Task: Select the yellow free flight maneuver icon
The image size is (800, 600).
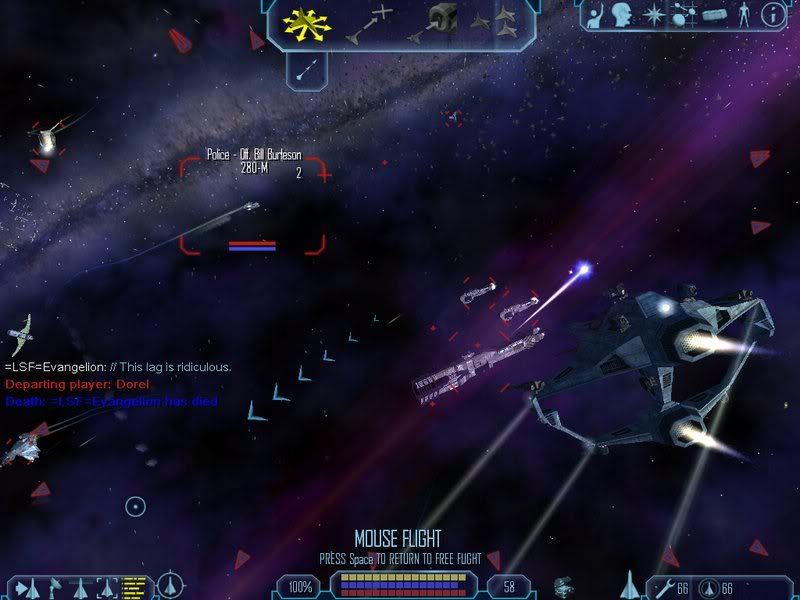Action: (308, 24)
